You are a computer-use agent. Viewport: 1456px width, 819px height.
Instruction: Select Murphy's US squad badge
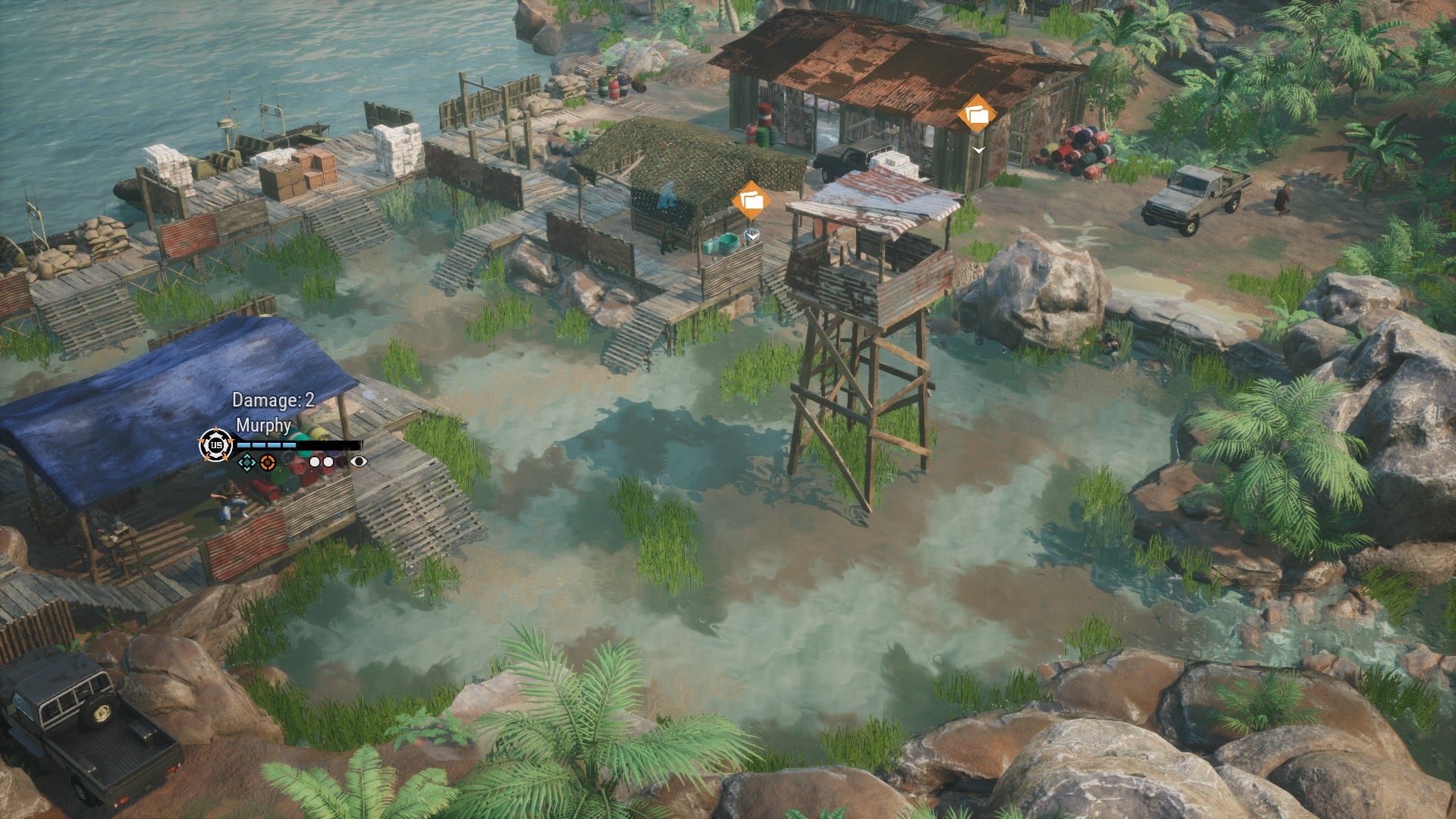[215, 445]
